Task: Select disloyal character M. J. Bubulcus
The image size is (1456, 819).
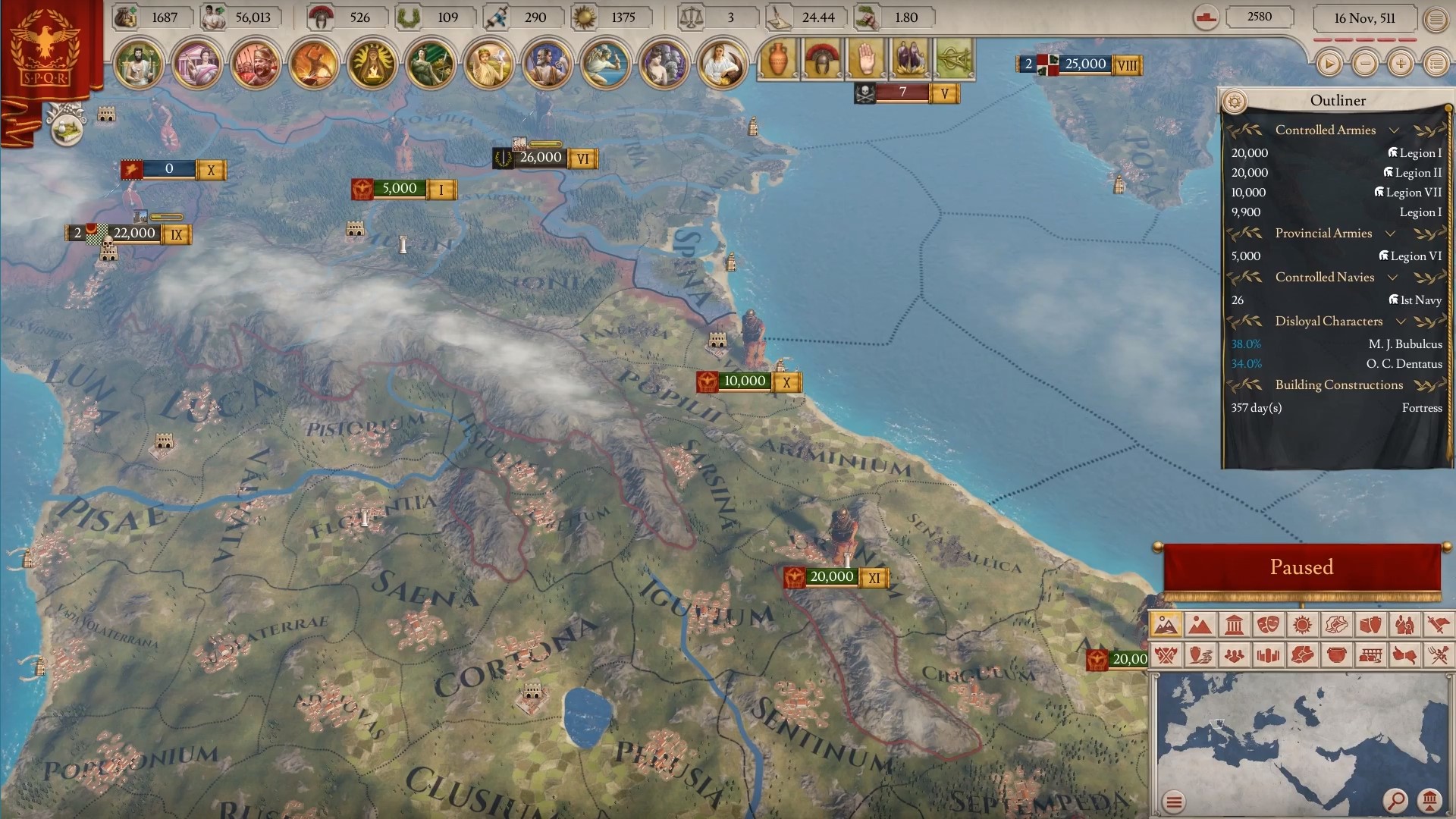Action: 1404,344
